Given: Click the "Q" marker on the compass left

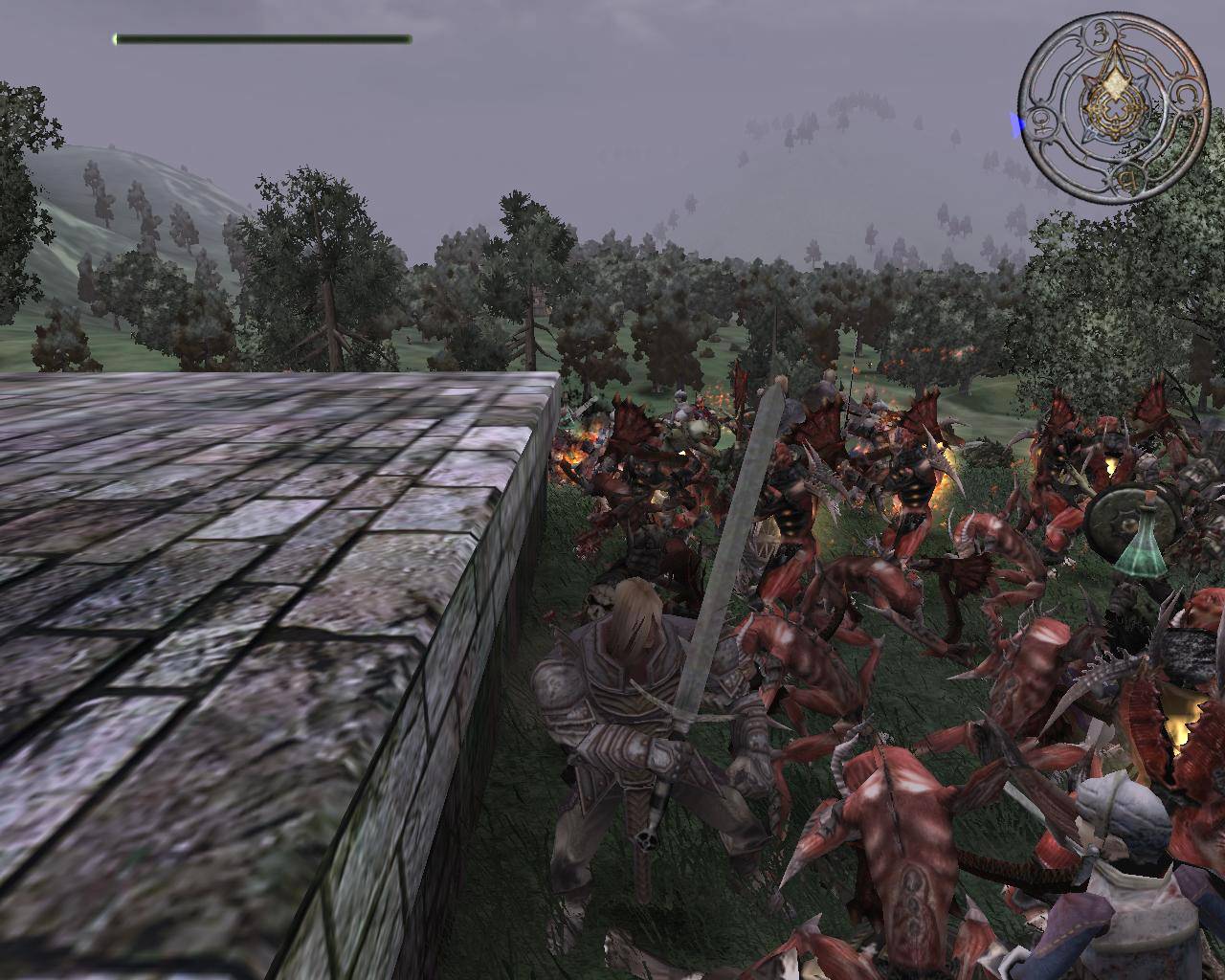Looking at the screenshot, I should click(1043, 122).
